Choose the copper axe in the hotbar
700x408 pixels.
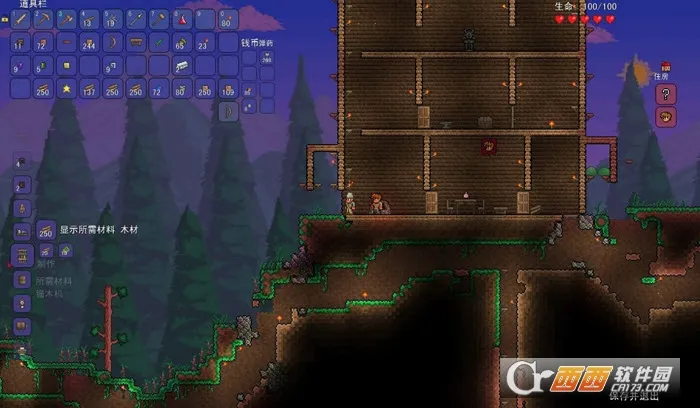66,20
